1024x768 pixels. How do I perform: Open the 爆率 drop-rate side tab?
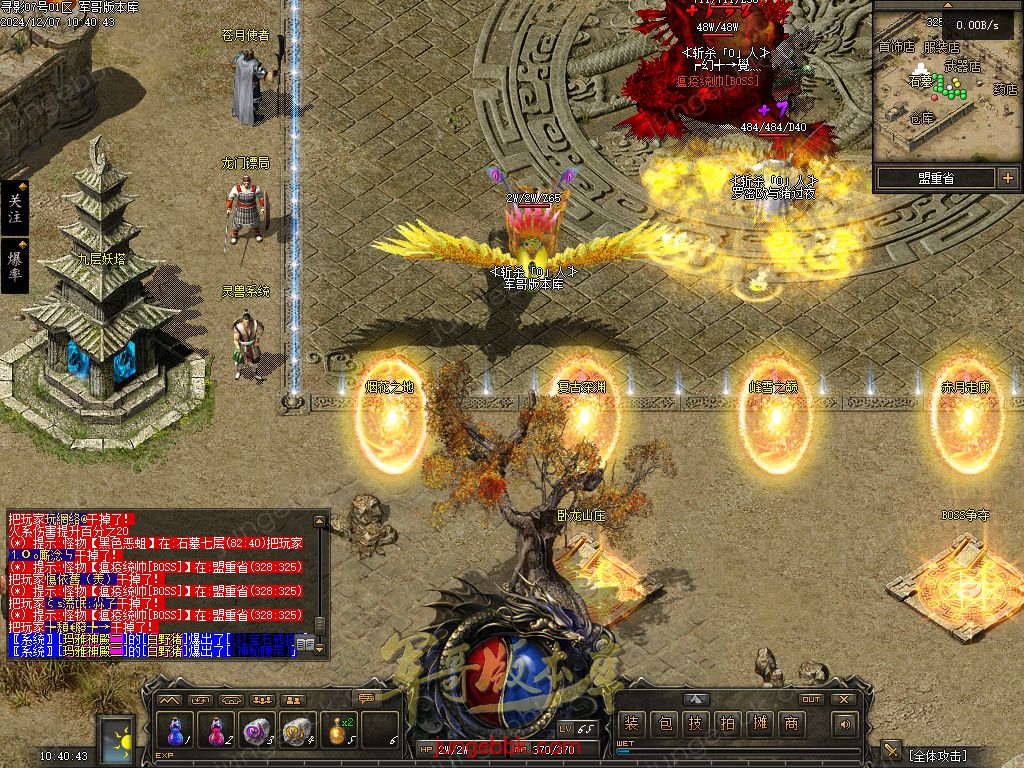[x=15, y=266]
